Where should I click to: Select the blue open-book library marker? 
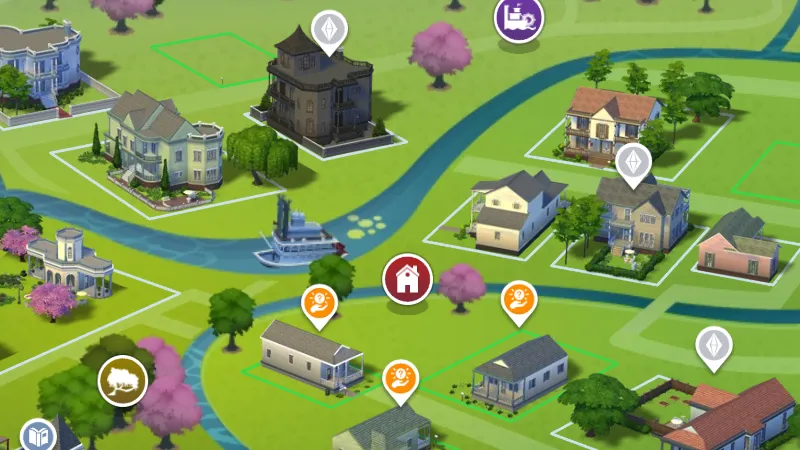38,436
